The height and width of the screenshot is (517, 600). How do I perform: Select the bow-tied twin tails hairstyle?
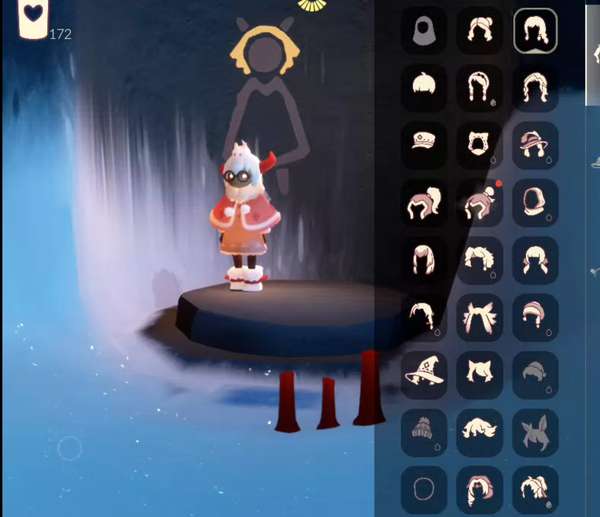(480, 316)
